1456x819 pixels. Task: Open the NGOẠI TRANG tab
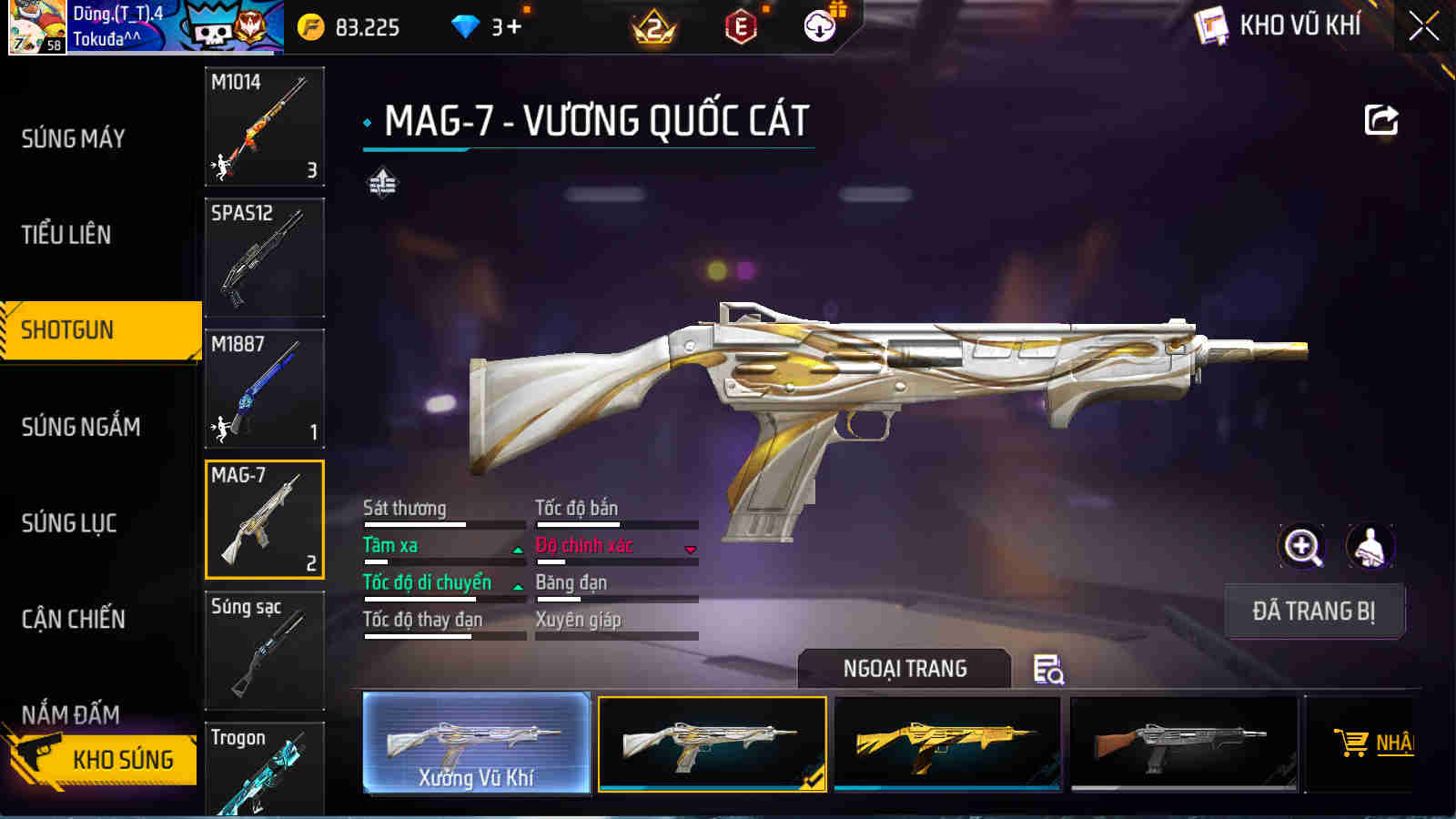pyautogui.click(x=902, y=669)
